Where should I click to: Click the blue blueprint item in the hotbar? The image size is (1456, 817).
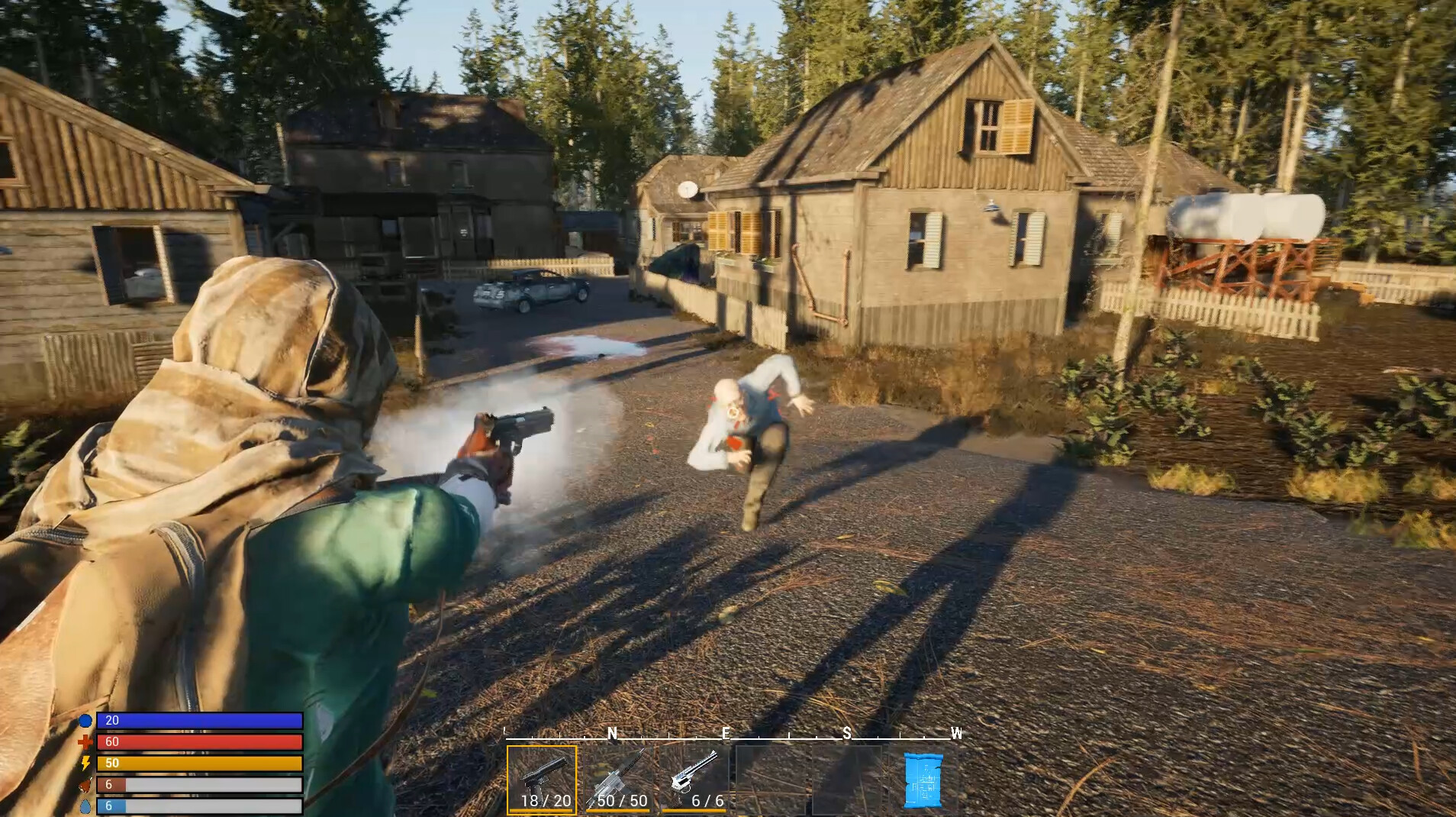[x=925, y=780]
